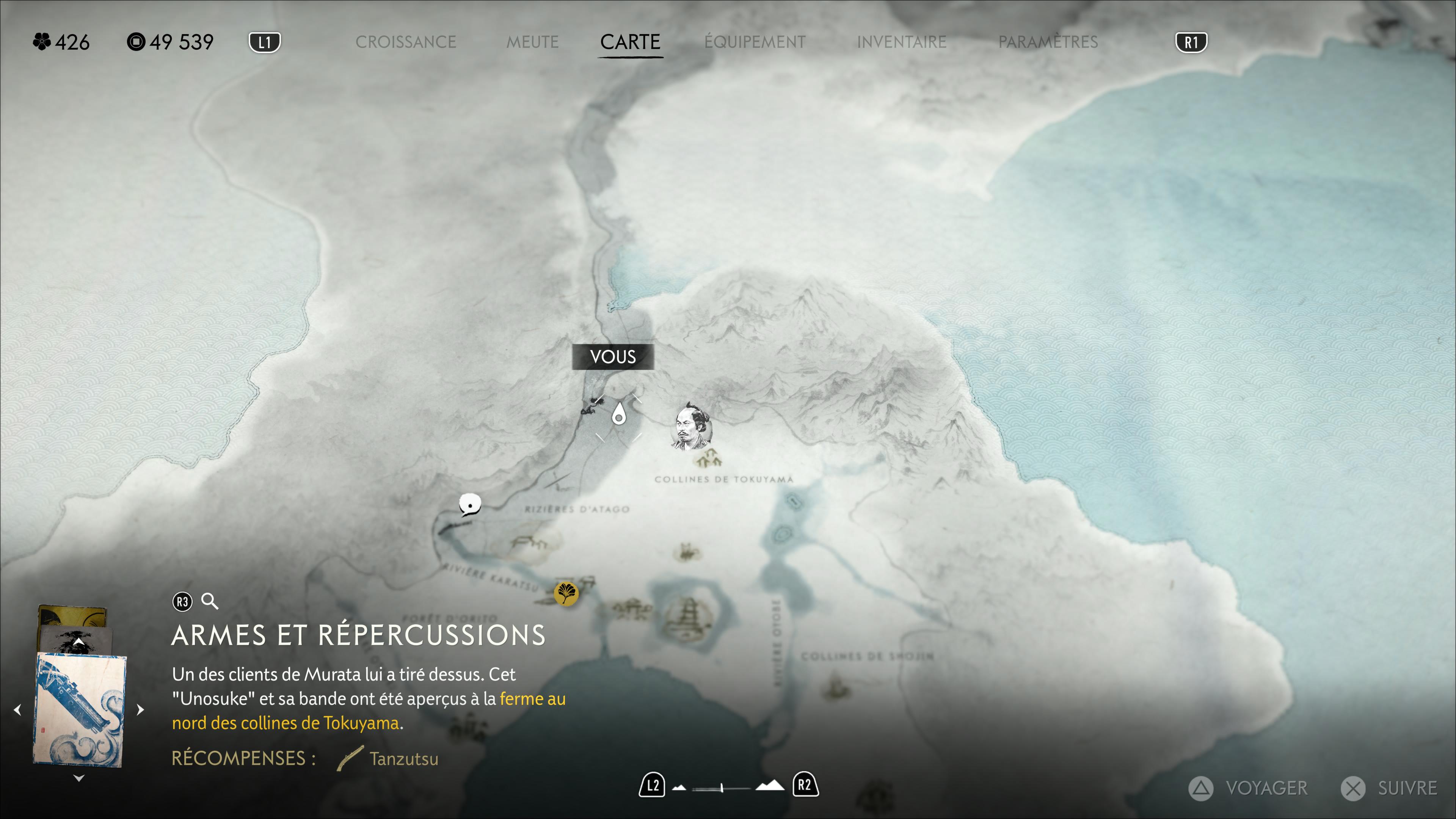
Task: Activate the Suivre tracking option
Action: (1390, 788)
